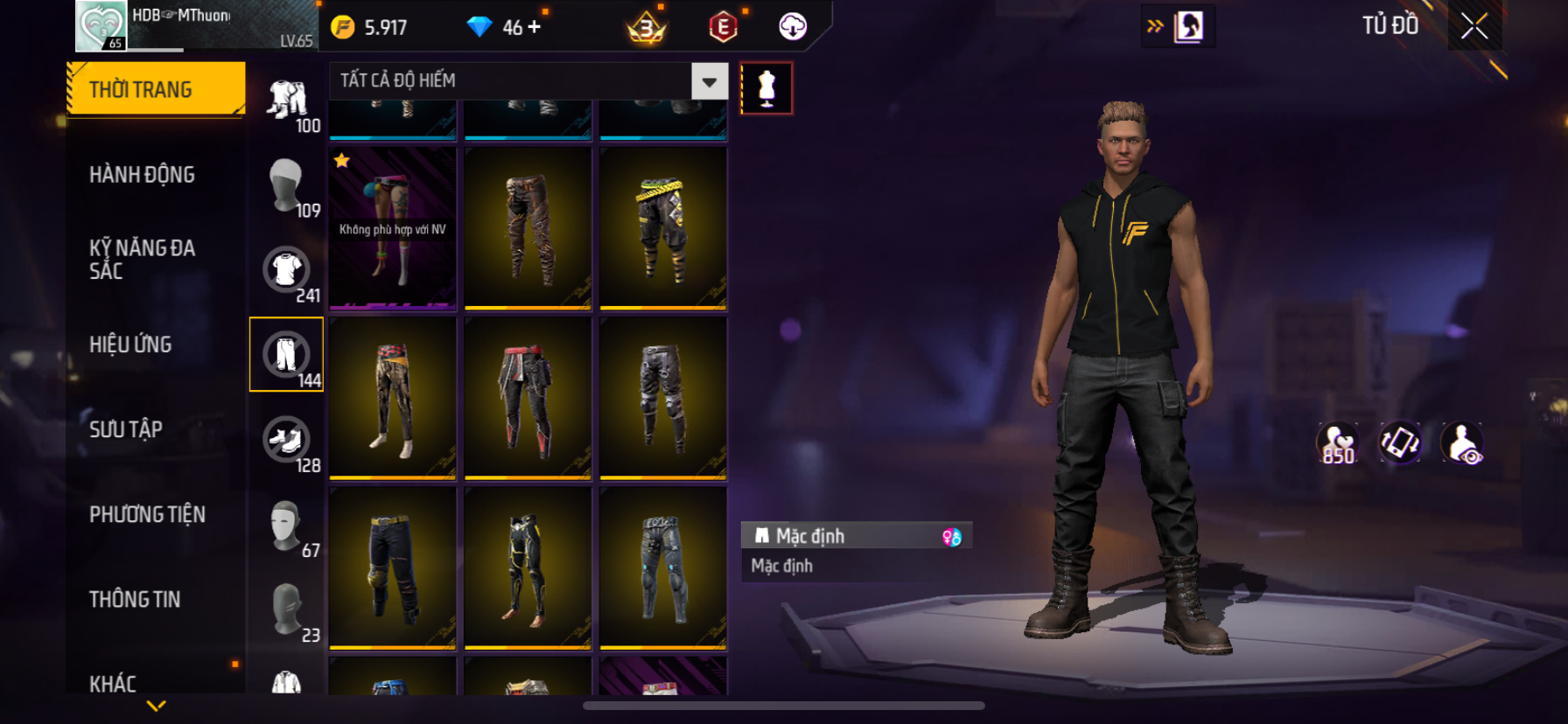Open the HÀNH ĐỘNG section
The image size is (1568, 724).
click(142, 174)
